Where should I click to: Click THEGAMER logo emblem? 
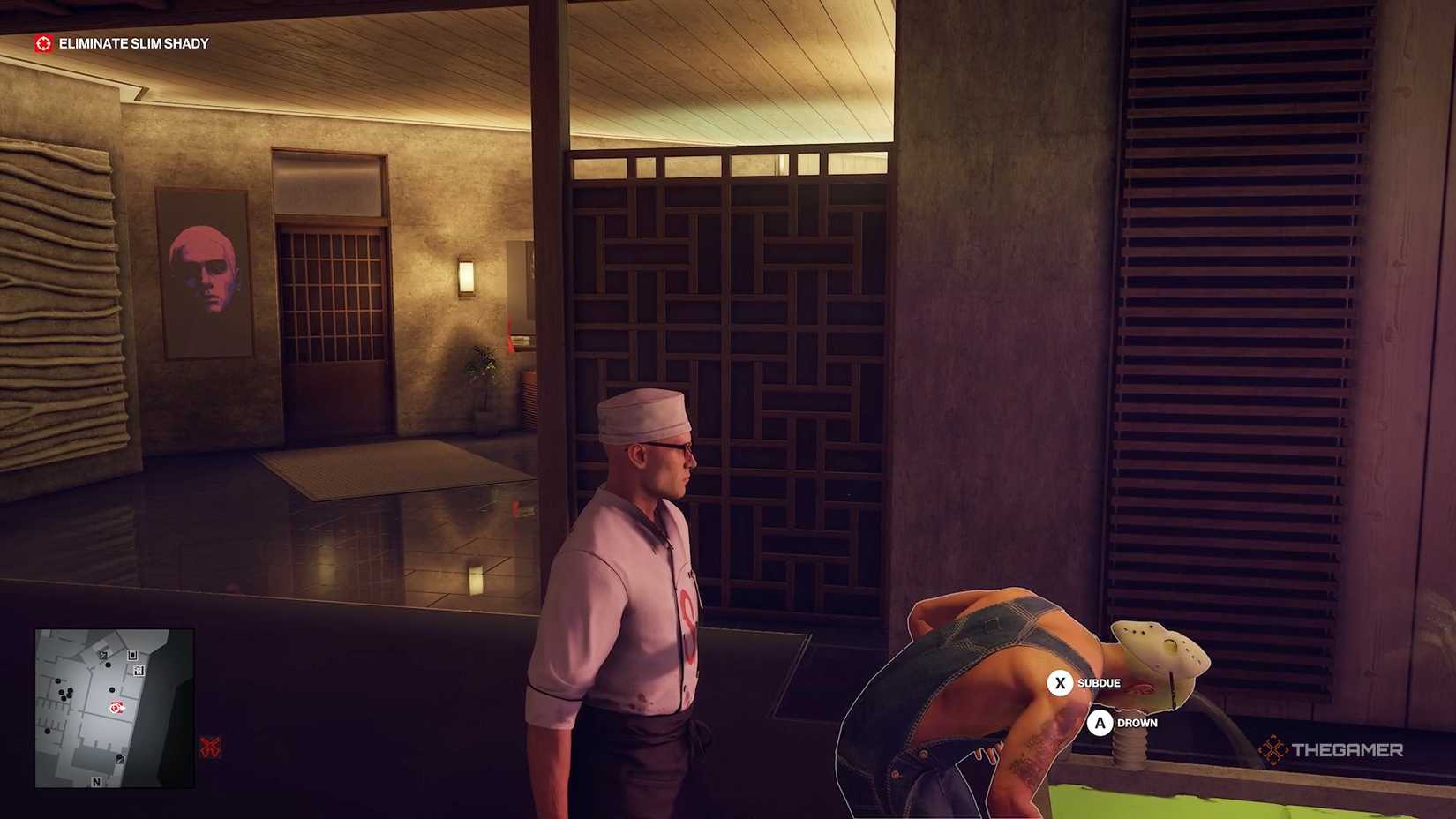(1274, 749)
